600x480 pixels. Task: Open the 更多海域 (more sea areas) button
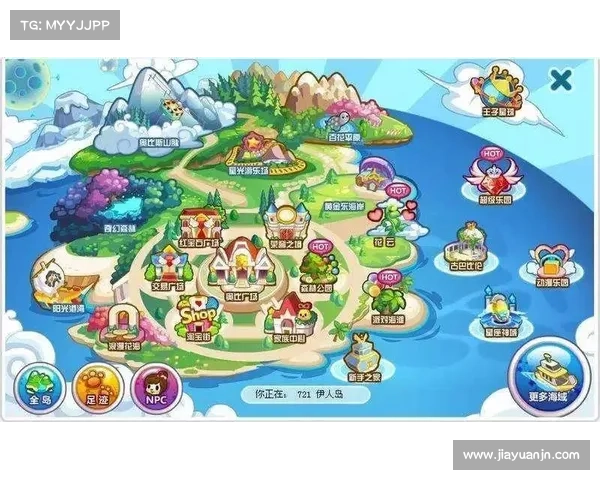(546, 372)
